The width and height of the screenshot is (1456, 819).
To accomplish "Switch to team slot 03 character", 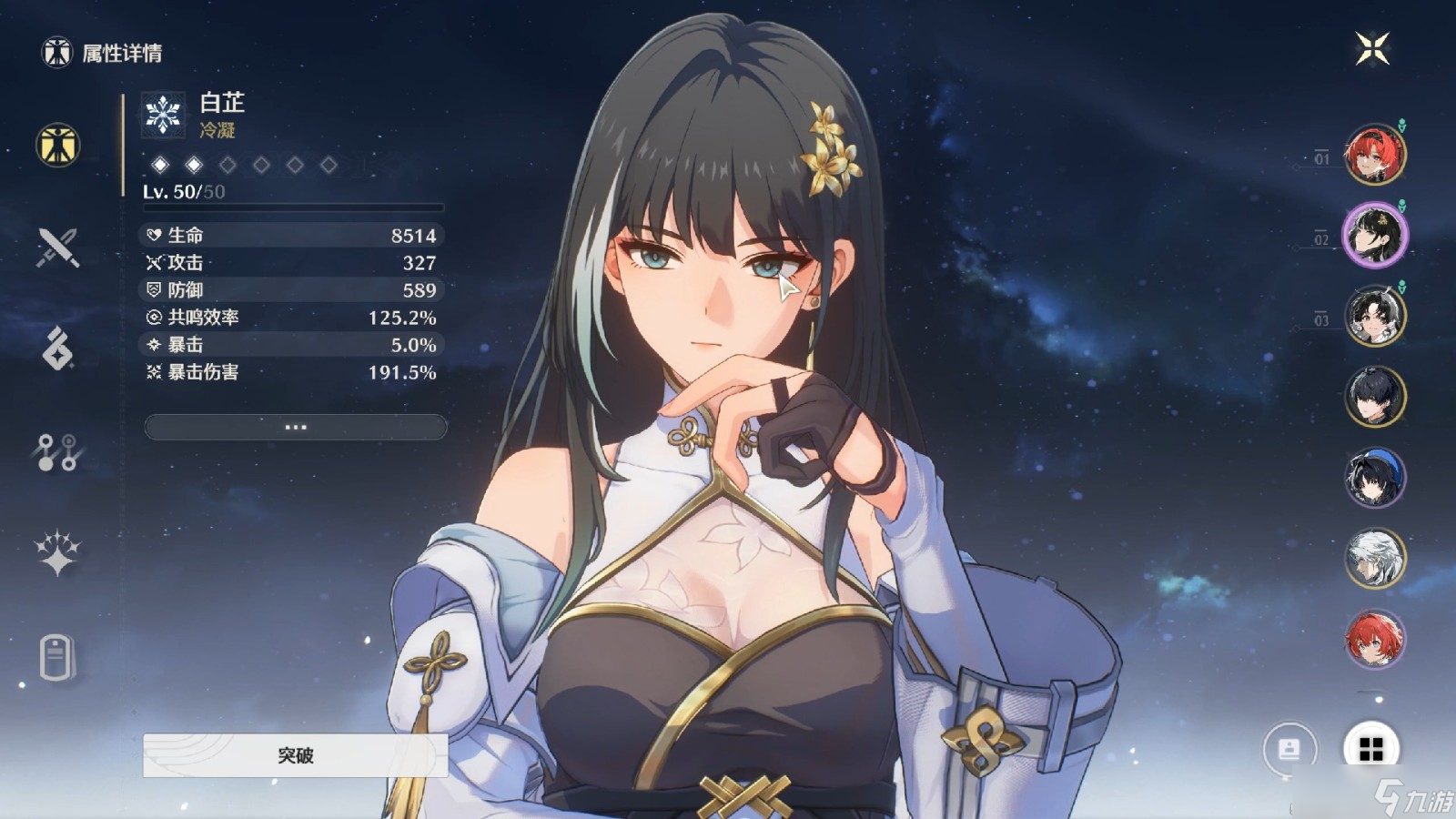I will [x=1374, y=318].
